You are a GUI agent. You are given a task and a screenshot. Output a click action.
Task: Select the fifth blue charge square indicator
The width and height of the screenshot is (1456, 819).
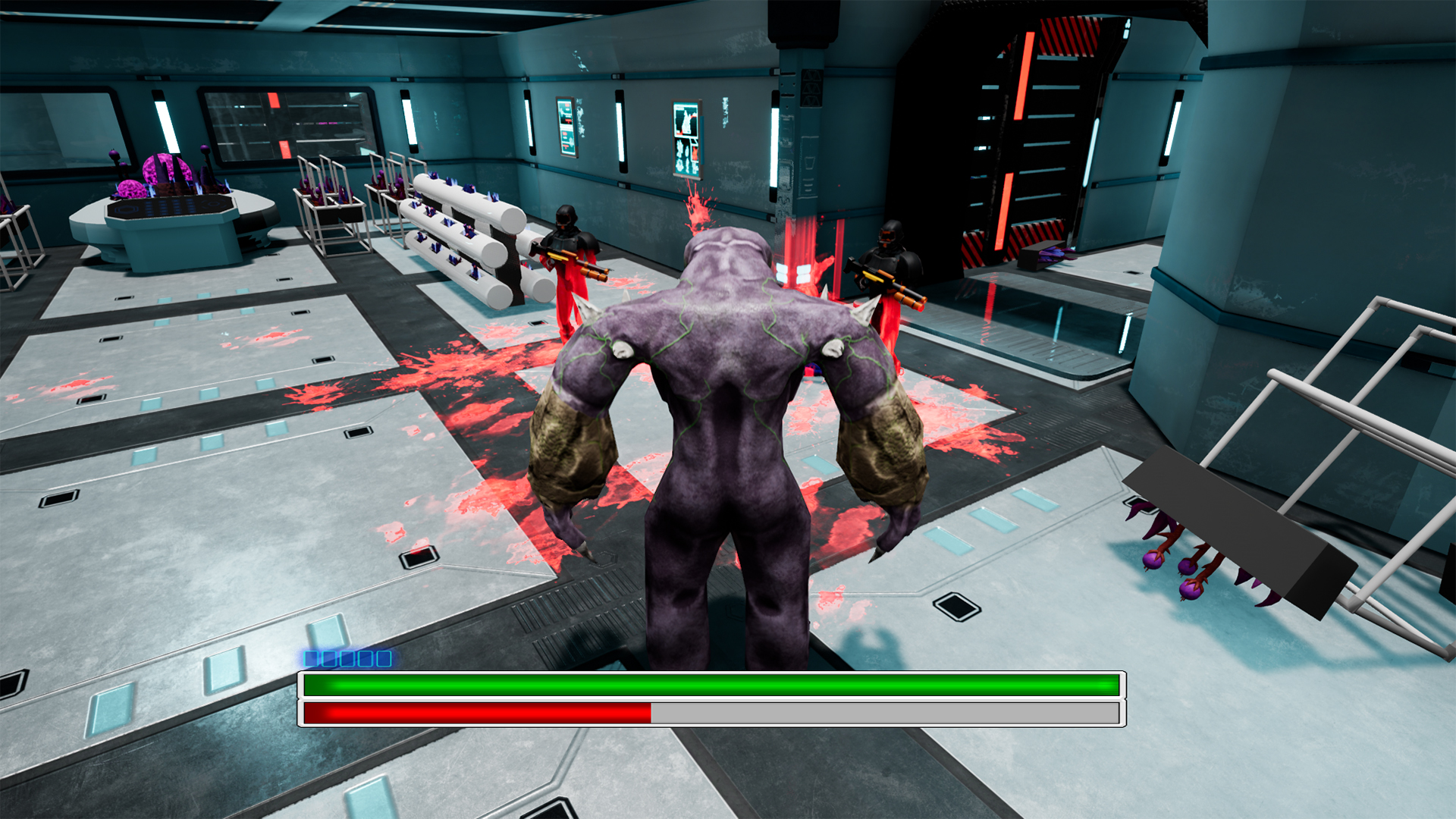pos(384,659)
